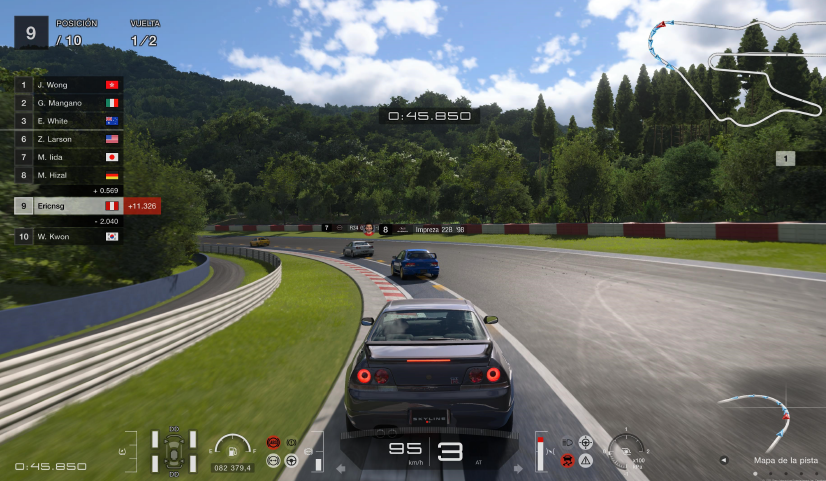Toggle the red ABS indicator icon
This screenshot has height=481, width=826.
[273, 442]
